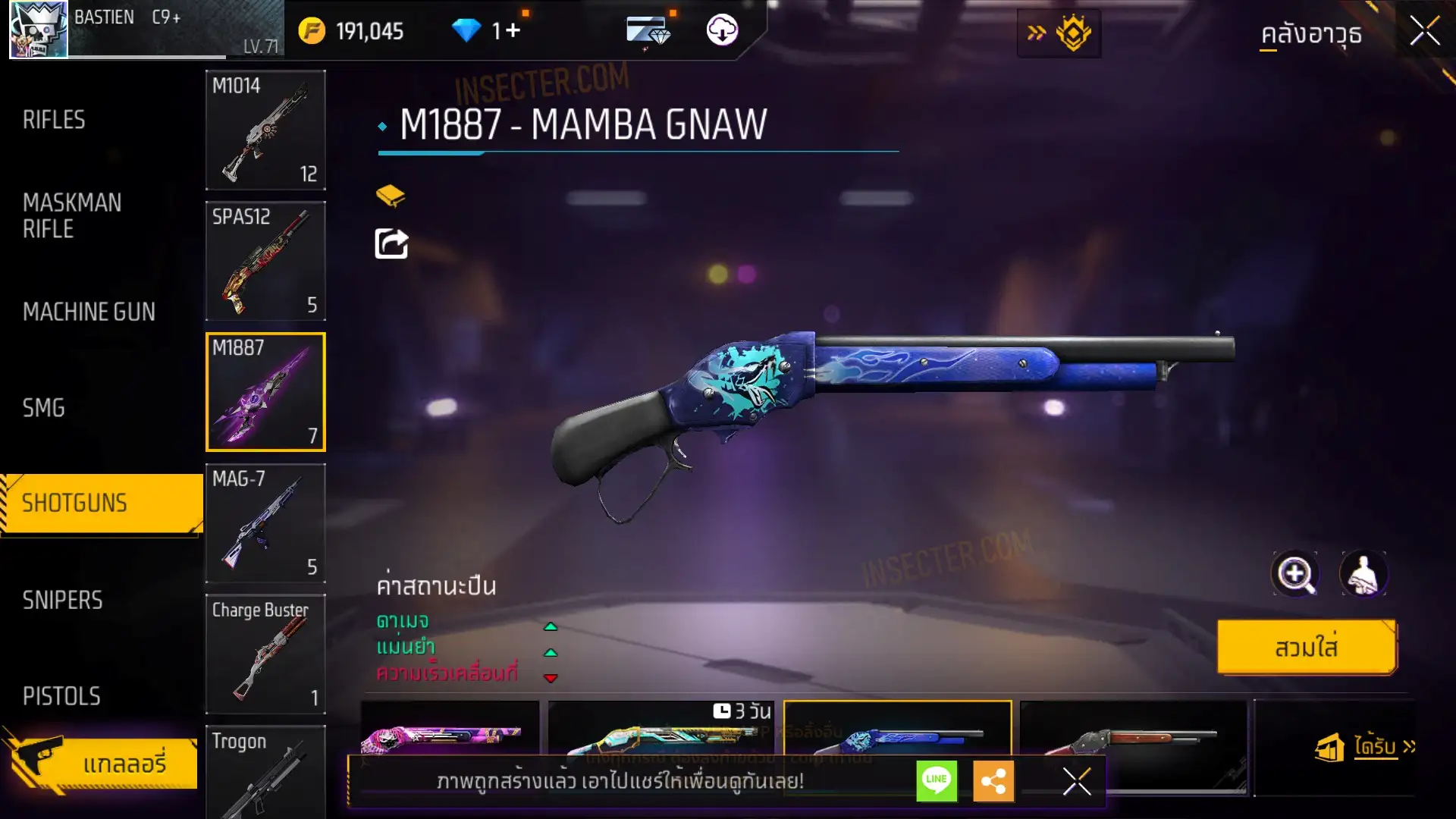Choose the MAG-7 weapon tile

coord(265,523)
